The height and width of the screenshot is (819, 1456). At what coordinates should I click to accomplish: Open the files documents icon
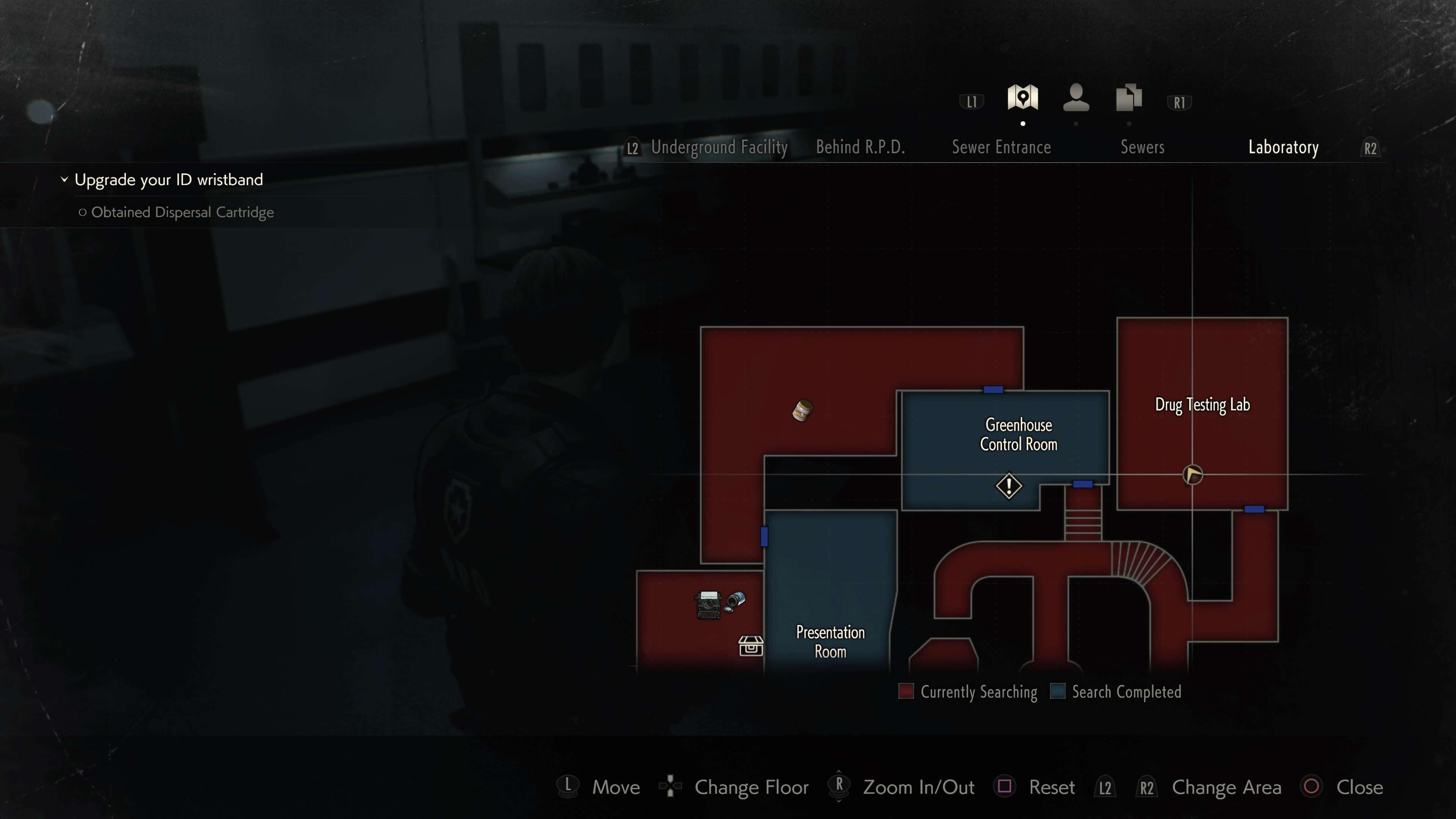click(x=1129, y=98)
